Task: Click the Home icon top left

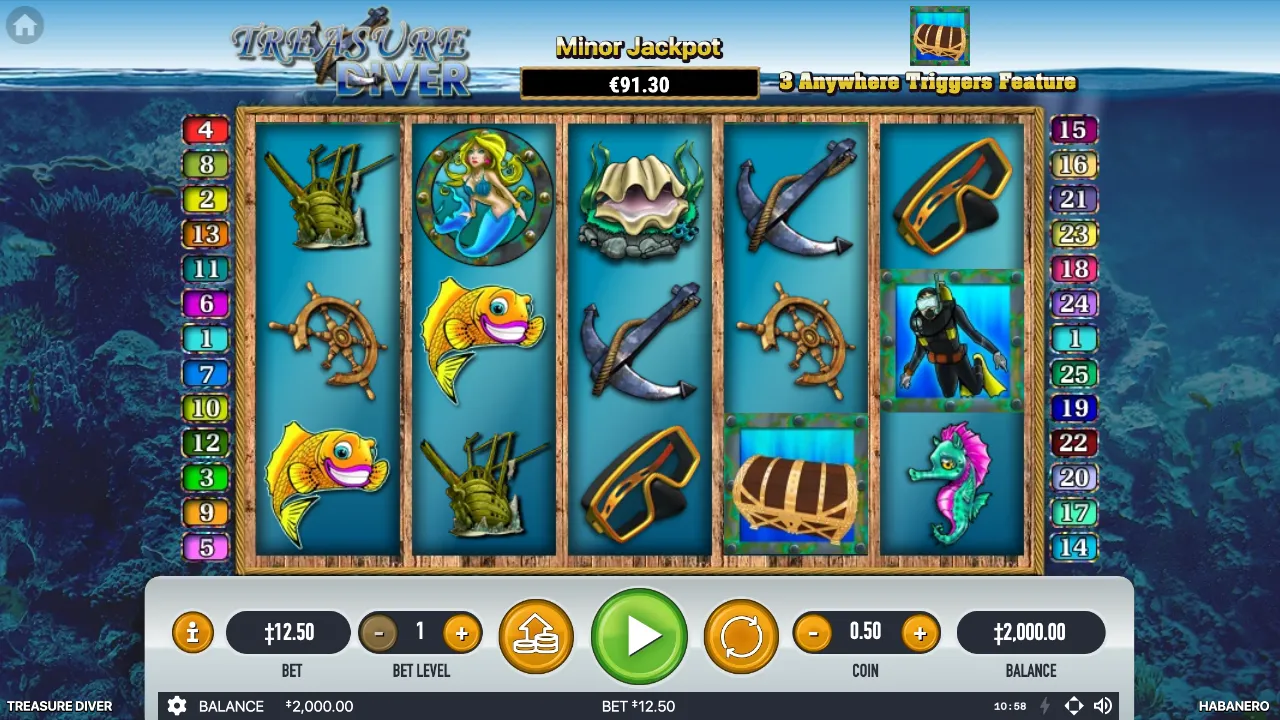Action: [x=24, y=24]
